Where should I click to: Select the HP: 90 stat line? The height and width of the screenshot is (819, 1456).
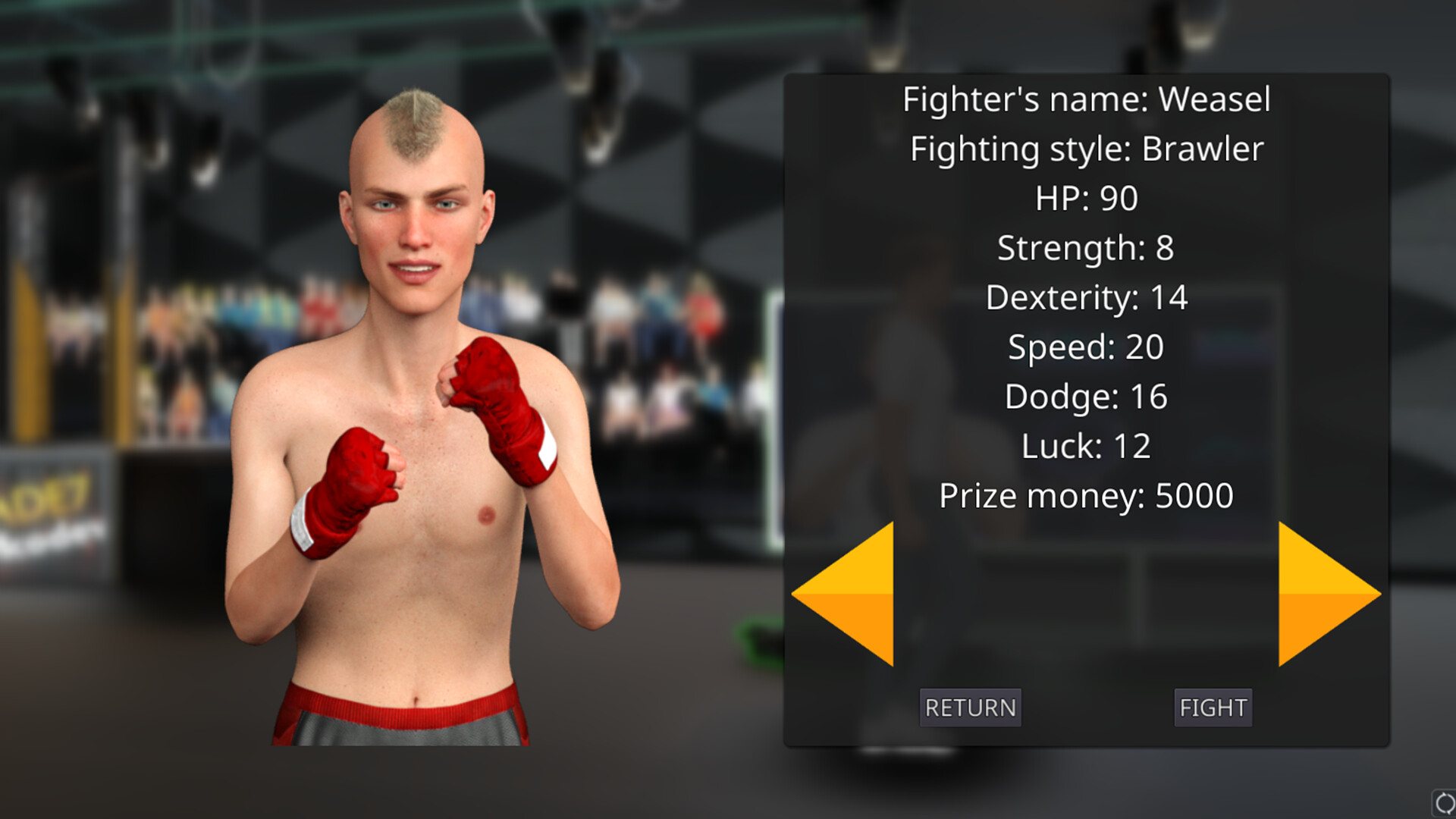[1087, 198]
